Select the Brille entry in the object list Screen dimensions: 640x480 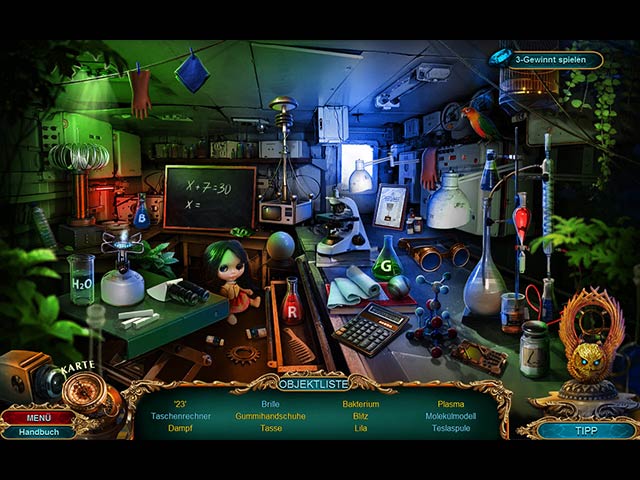click(271, 404)
